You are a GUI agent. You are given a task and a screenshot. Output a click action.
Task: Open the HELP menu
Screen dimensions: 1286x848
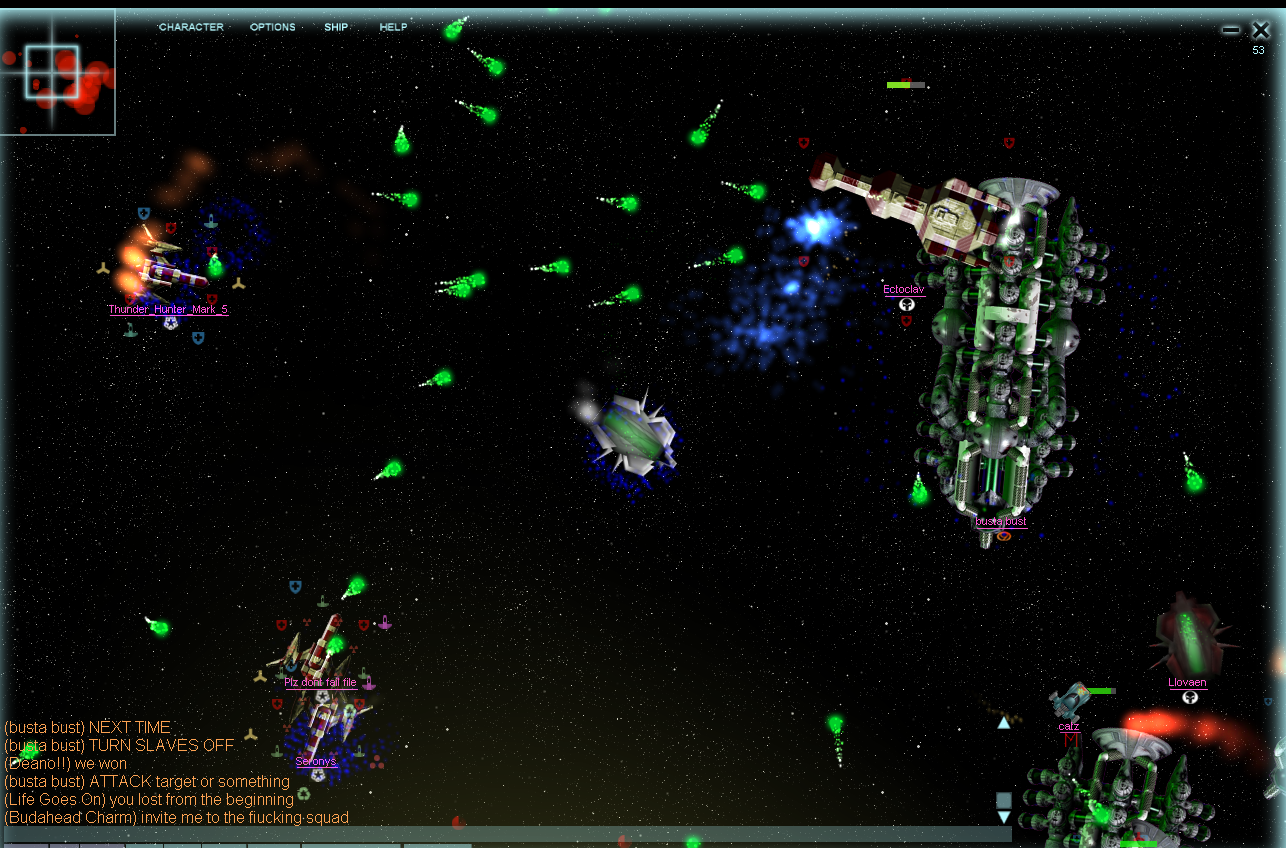393,27
